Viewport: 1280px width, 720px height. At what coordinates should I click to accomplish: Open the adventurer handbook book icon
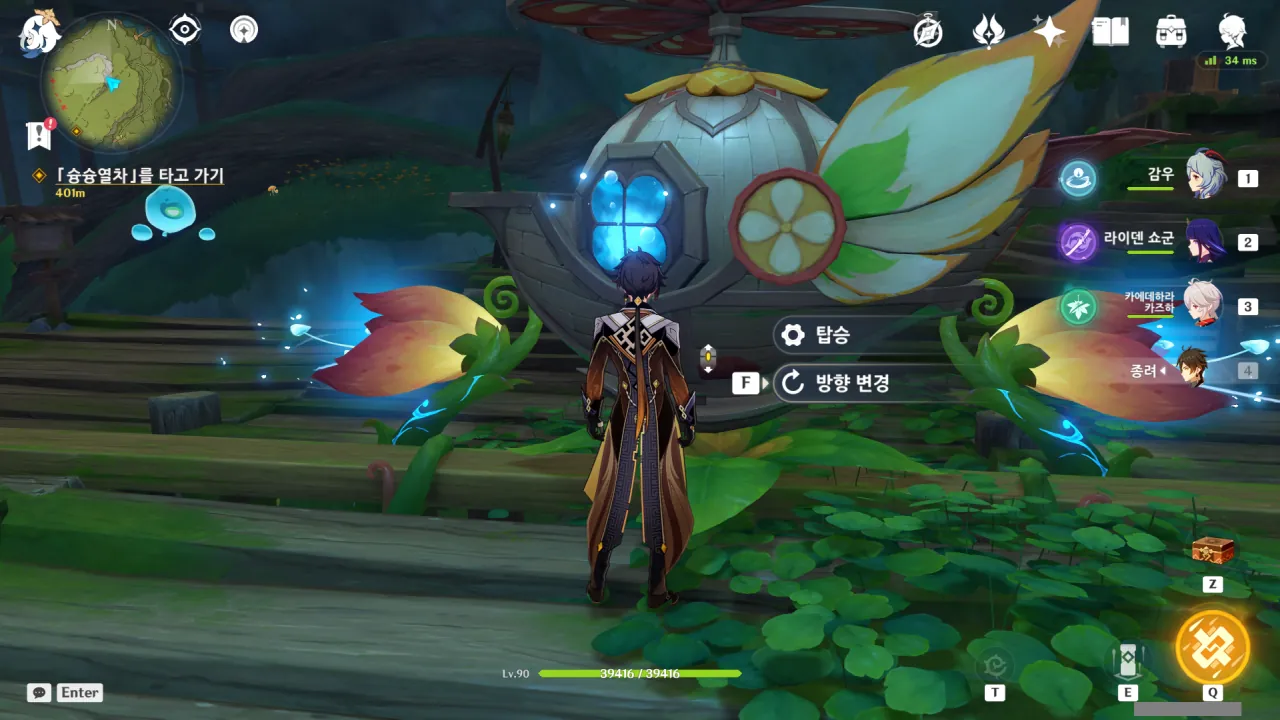coord(1110,32)
